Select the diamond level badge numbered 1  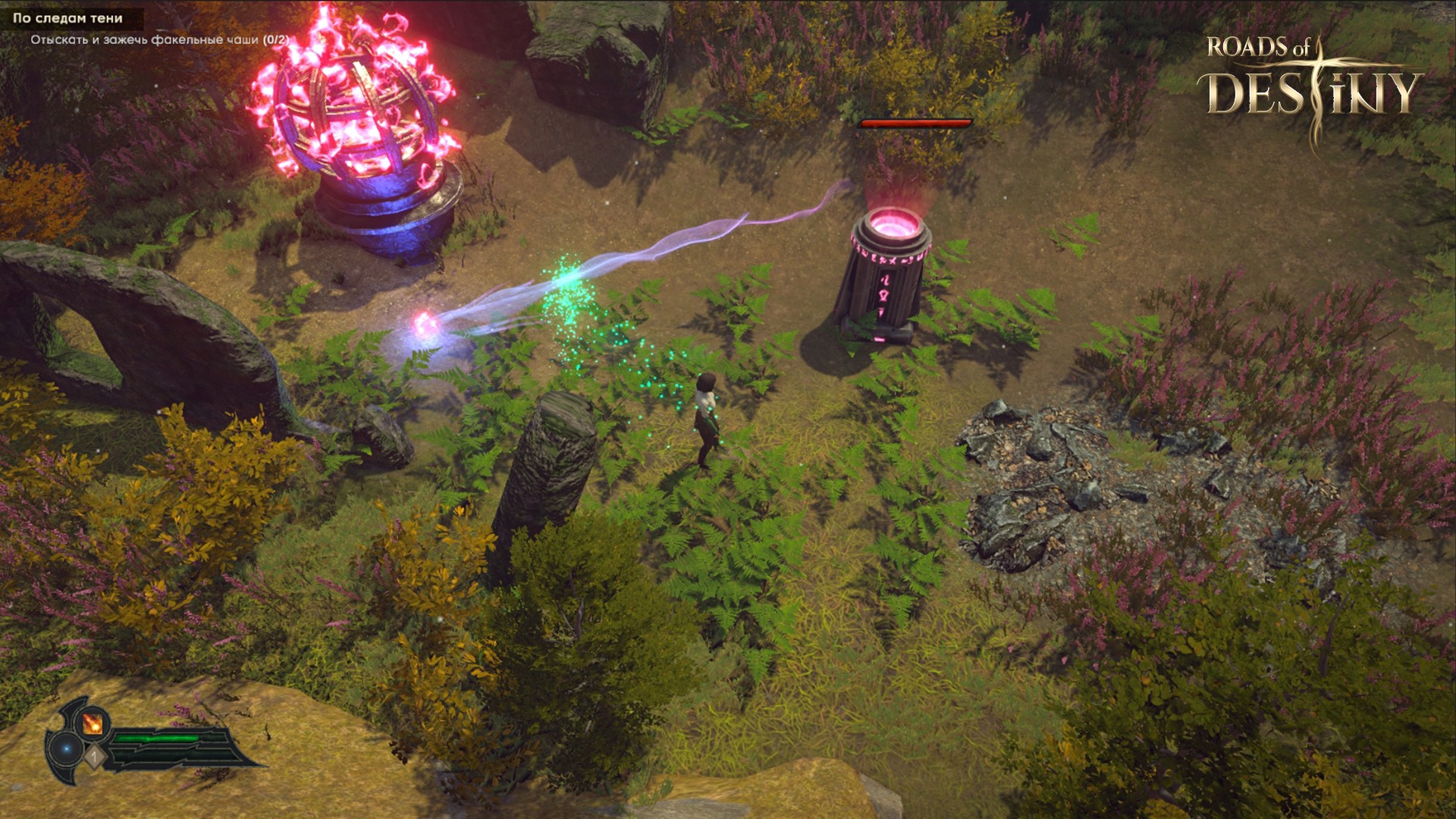(x=94, y=755)
